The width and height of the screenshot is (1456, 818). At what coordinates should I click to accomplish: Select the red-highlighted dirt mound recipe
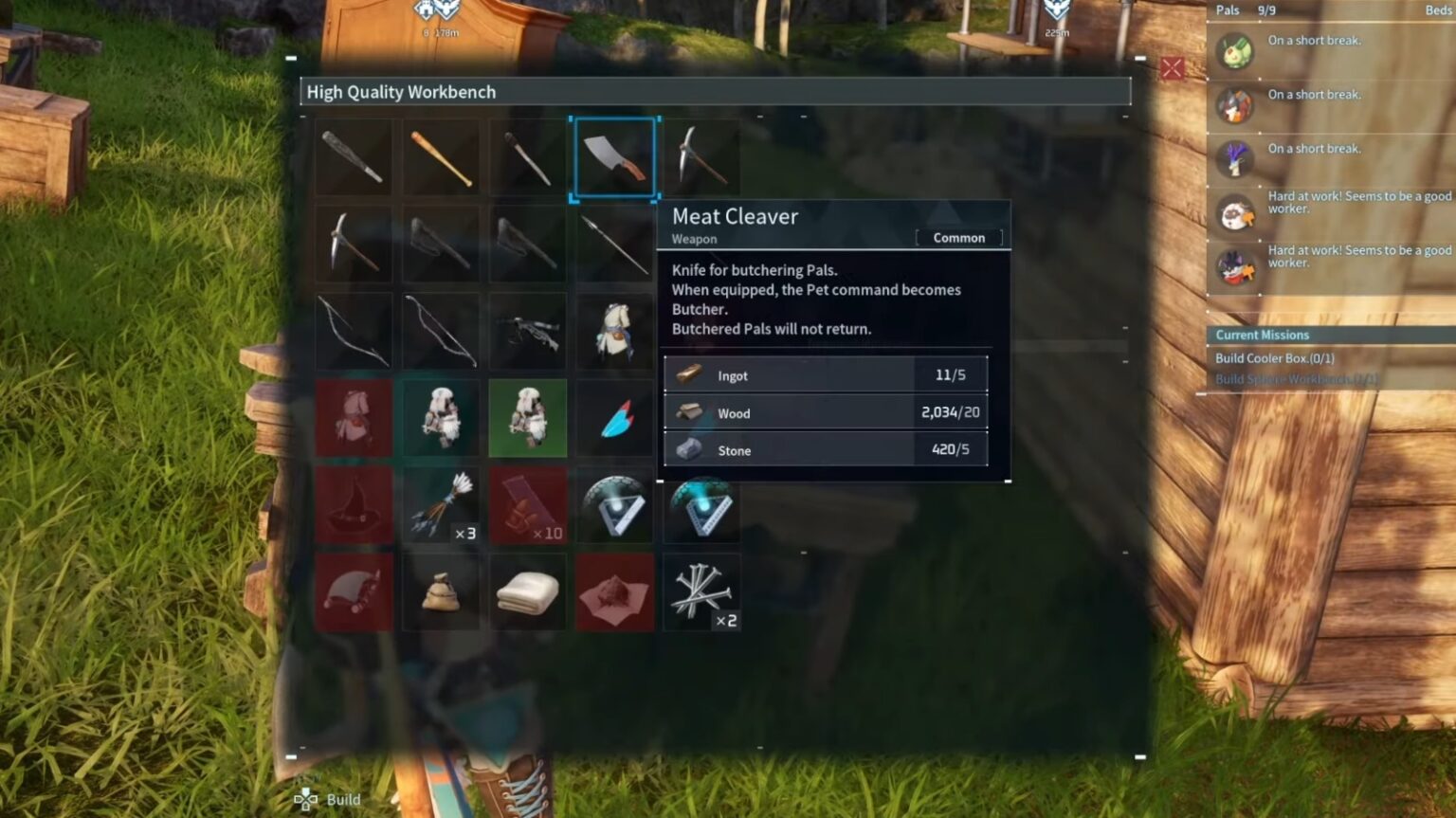click(x=614, y=593)
